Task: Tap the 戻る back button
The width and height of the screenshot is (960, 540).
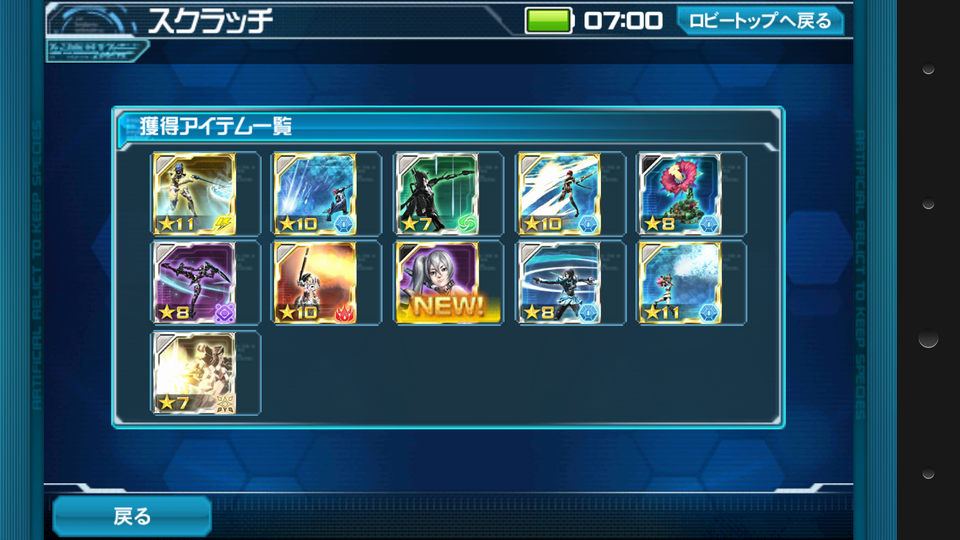Action: (x=131, y=516)
